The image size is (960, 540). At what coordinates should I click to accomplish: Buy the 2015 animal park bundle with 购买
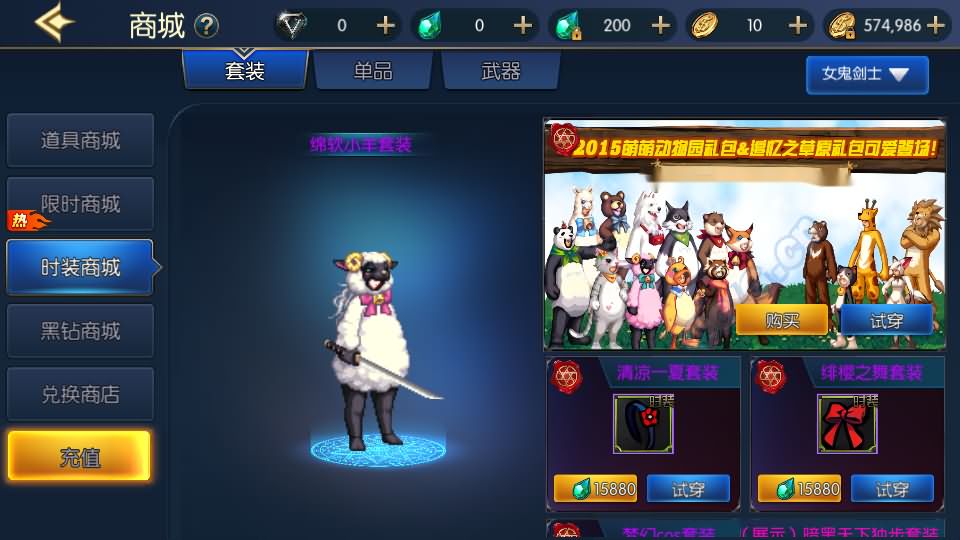pyautogui.click(x=782, y=320)
